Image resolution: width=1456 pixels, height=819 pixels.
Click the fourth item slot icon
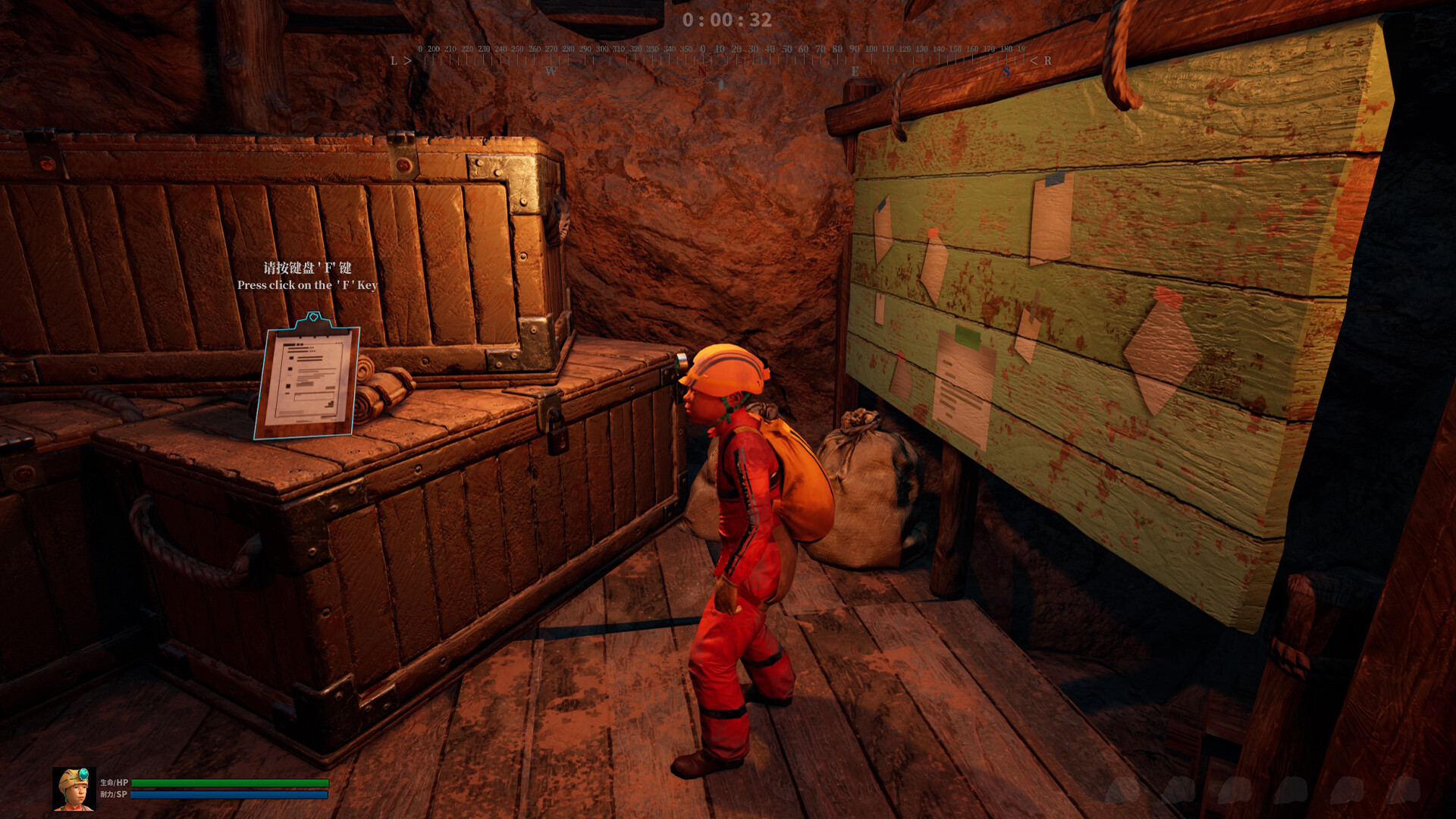[x=1291, y=789]
